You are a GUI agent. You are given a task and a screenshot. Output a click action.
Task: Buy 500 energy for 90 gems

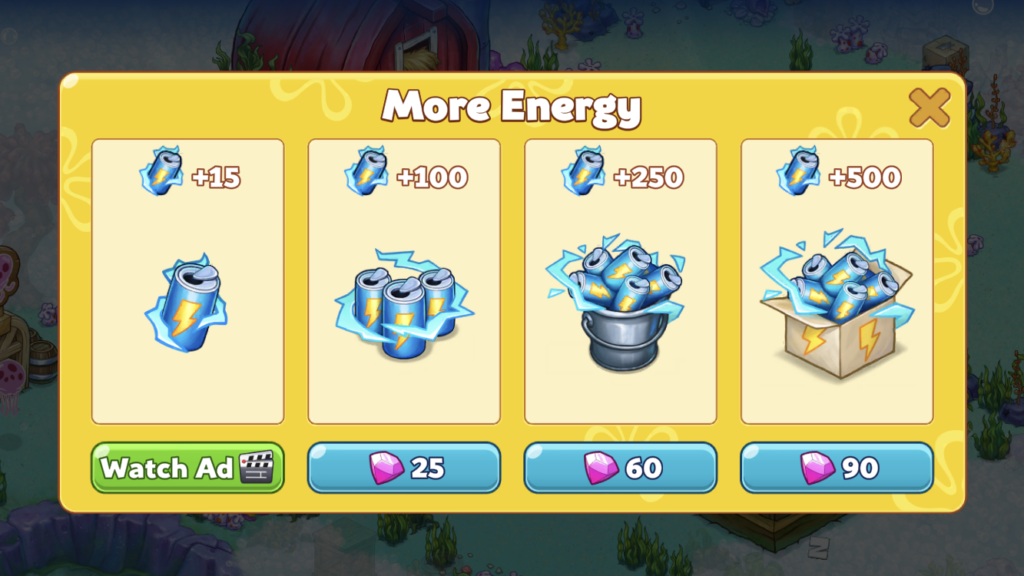click(x=836, y=468)
